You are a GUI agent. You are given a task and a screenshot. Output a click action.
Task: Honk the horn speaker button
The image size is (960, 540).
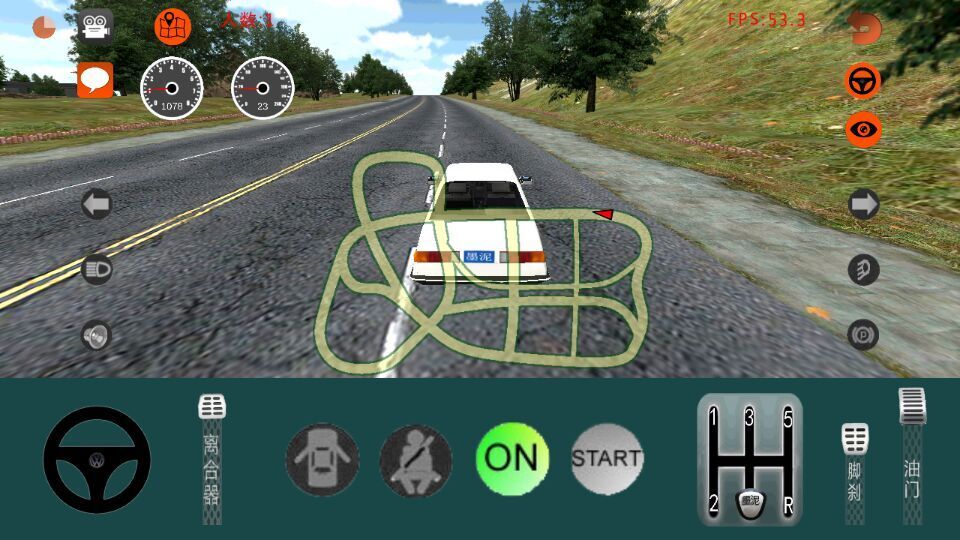96,336
